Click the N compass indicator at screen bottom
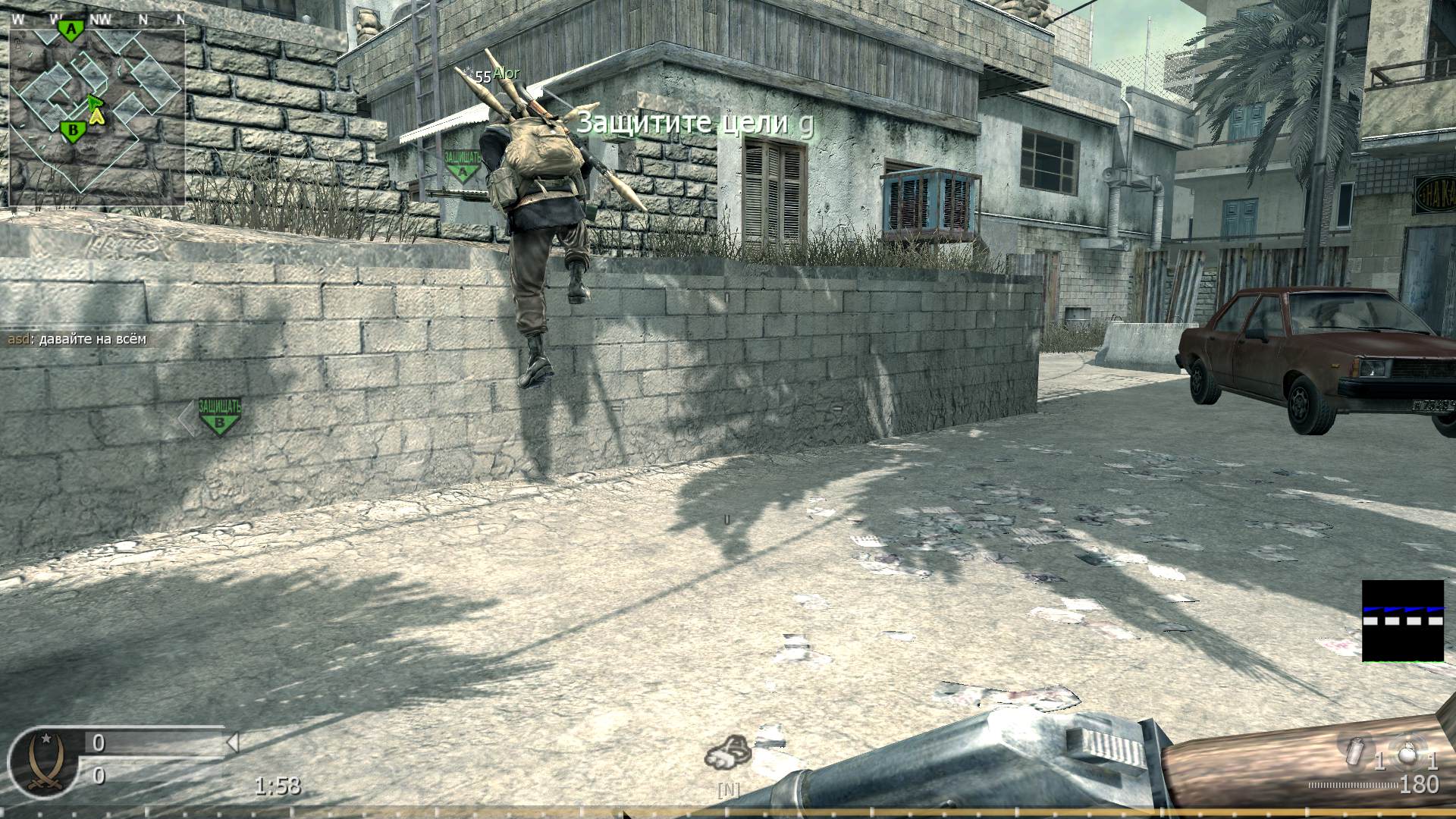Viewport: 1456px width, 819px height. coord(728,789)
